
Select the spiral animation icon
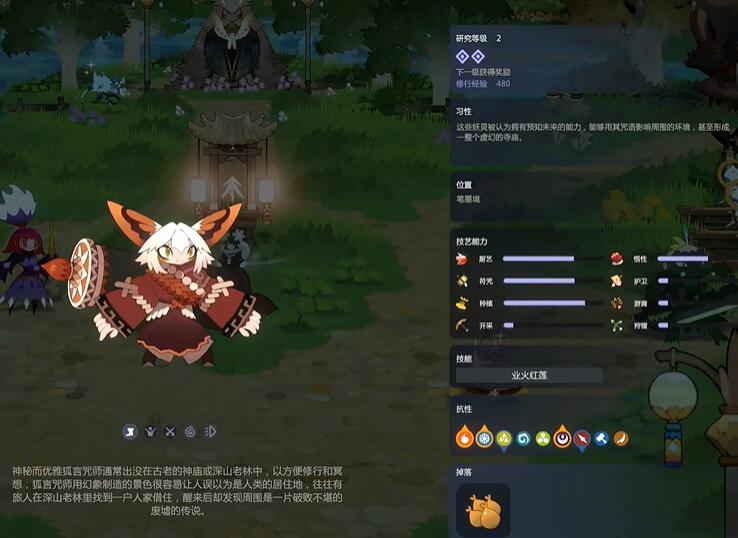pyautogui.click(x=190, y=432)
